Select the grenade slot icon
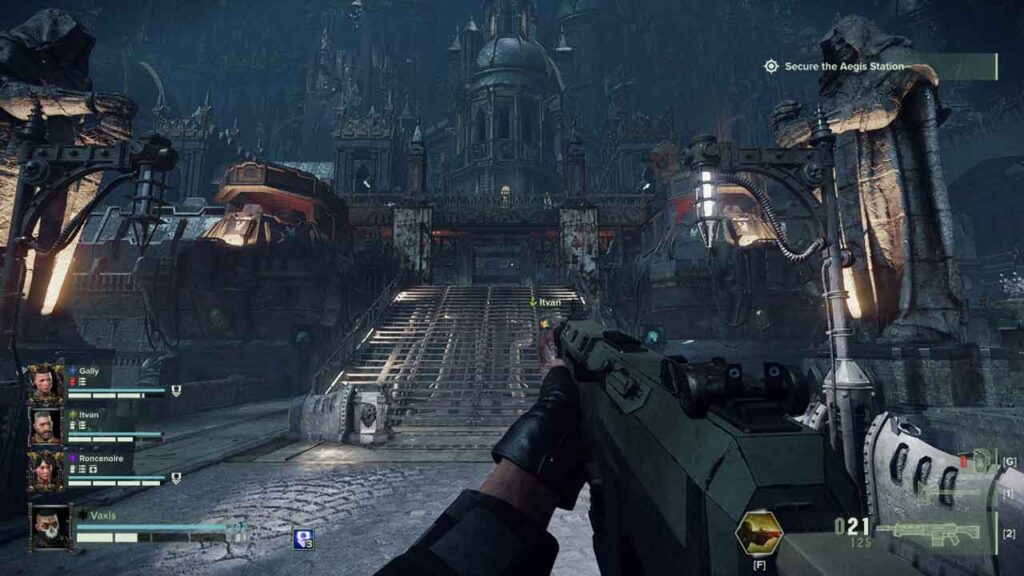 click(979, 462)
